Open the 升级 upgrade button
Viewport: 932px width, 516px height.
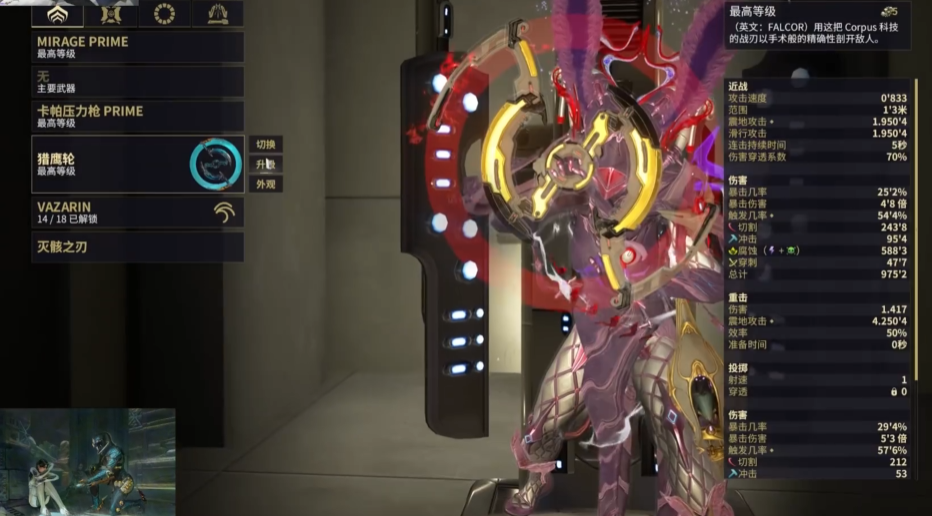tap(266, 164)
